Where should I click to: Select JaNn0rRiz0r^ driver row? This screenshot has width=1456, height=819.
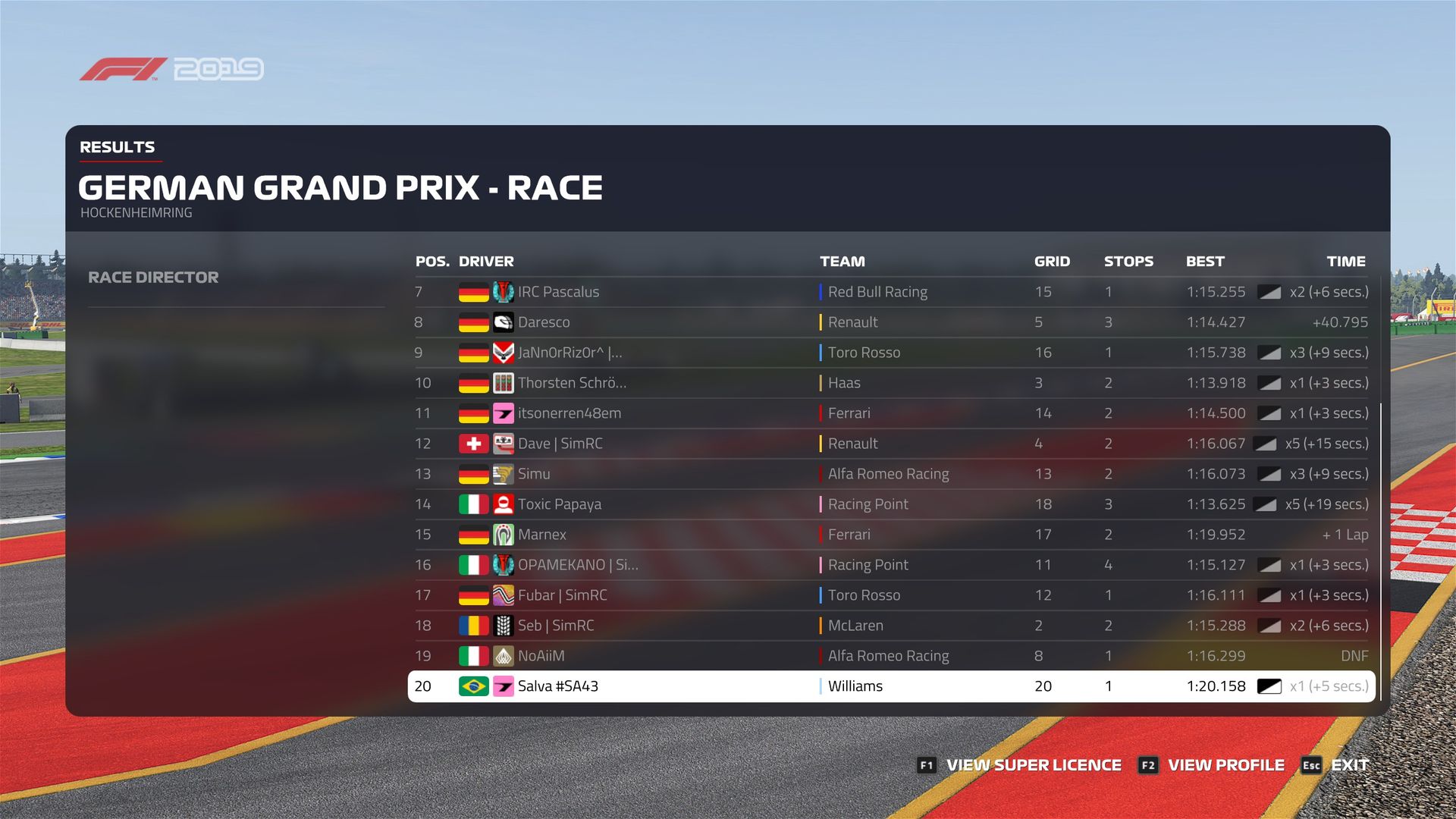coord(891,353)
